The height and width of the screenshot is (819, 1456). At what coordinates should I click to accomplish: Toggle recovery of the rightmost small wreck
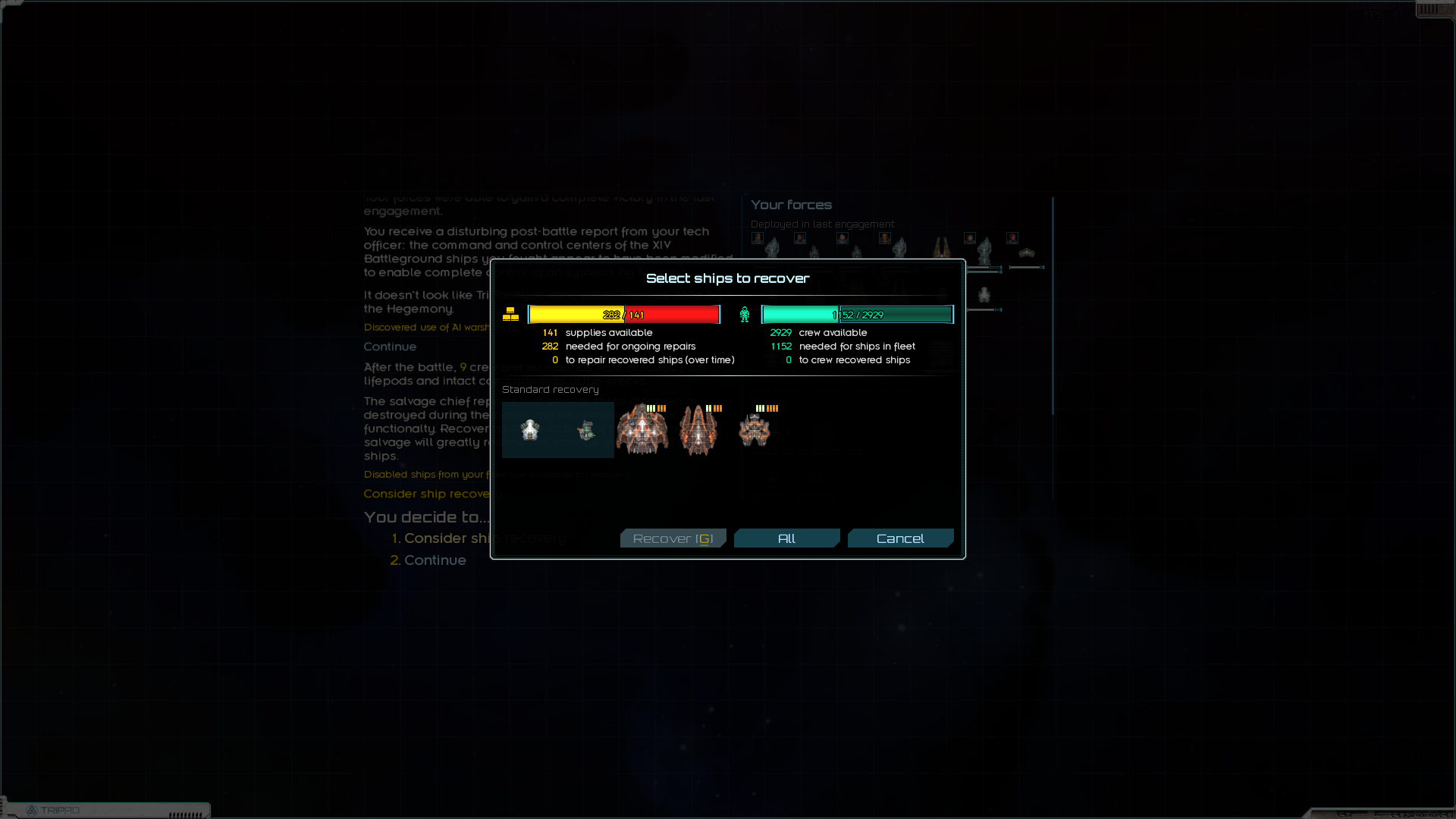[758, 429]
